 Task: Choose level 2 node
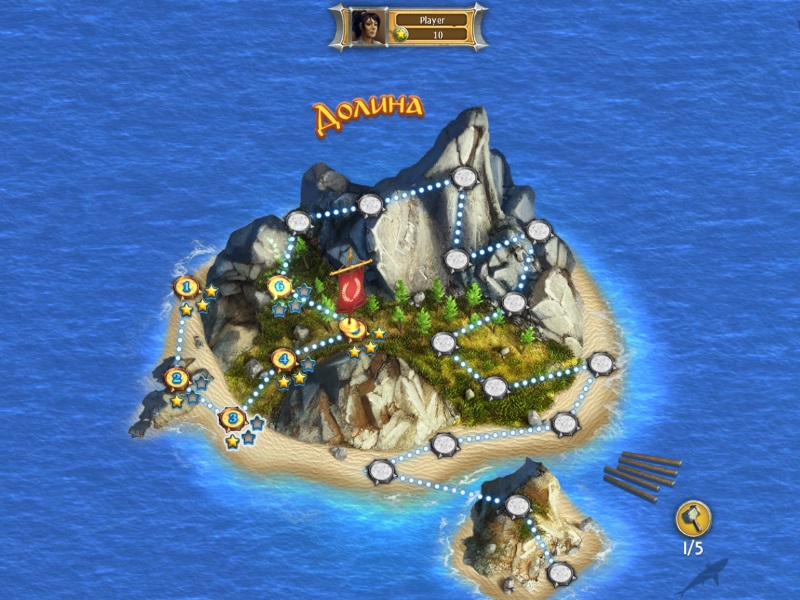click(x=177, y=378)
